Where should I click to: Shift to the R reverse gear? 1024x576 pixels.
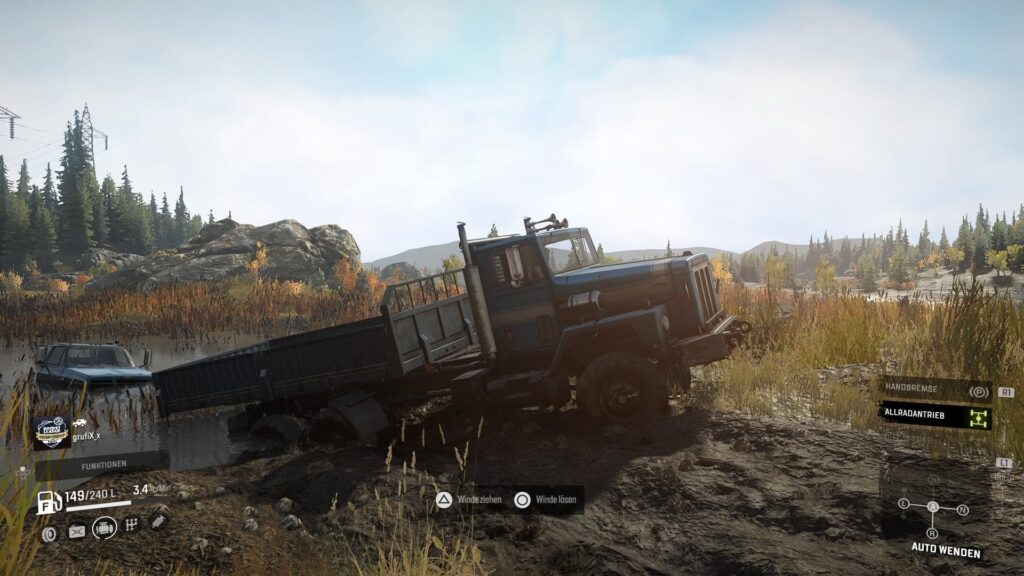[x=933, y=532]
